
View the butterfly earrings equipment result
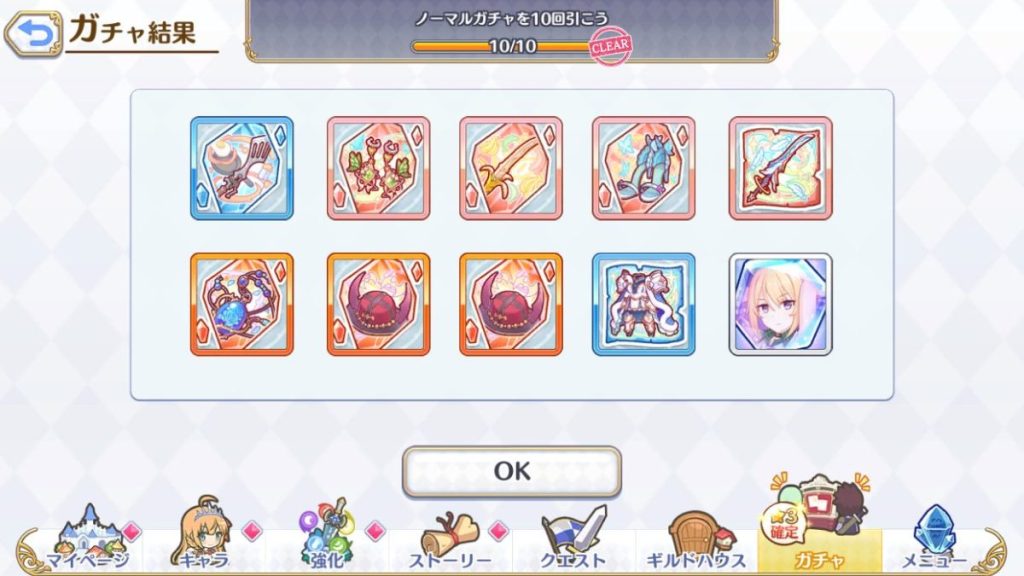pos(378,168)
